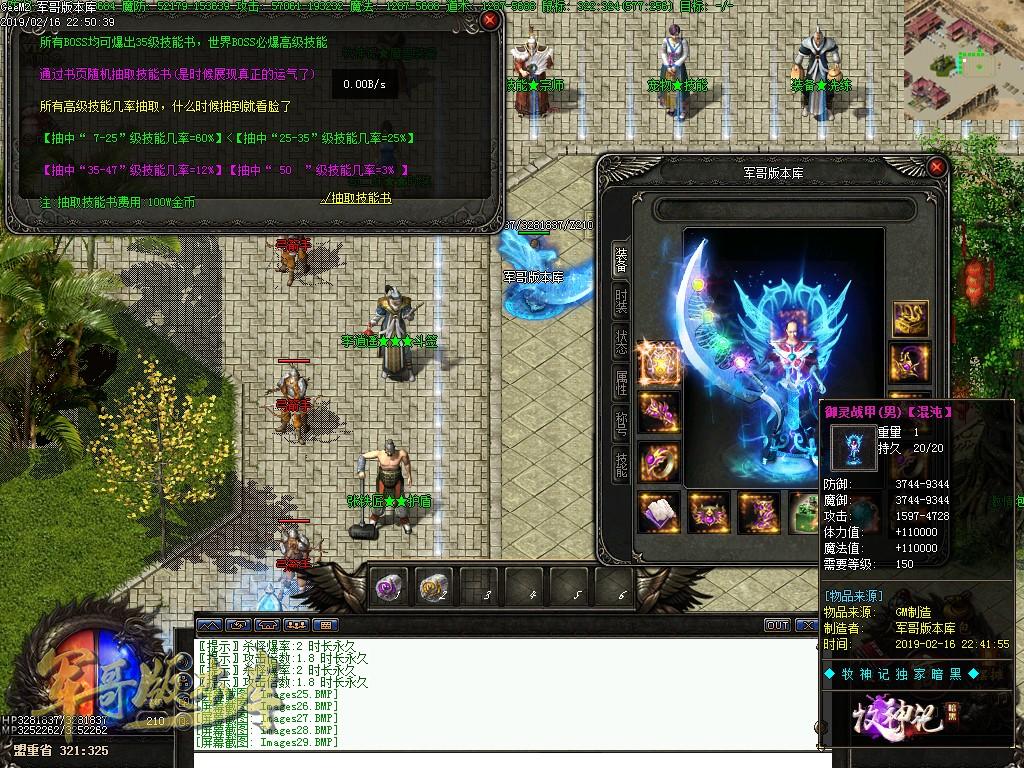This screenshot has height=768, width=1024.
Task: Show the 属性 attributes tab
Action: (621, 383)
